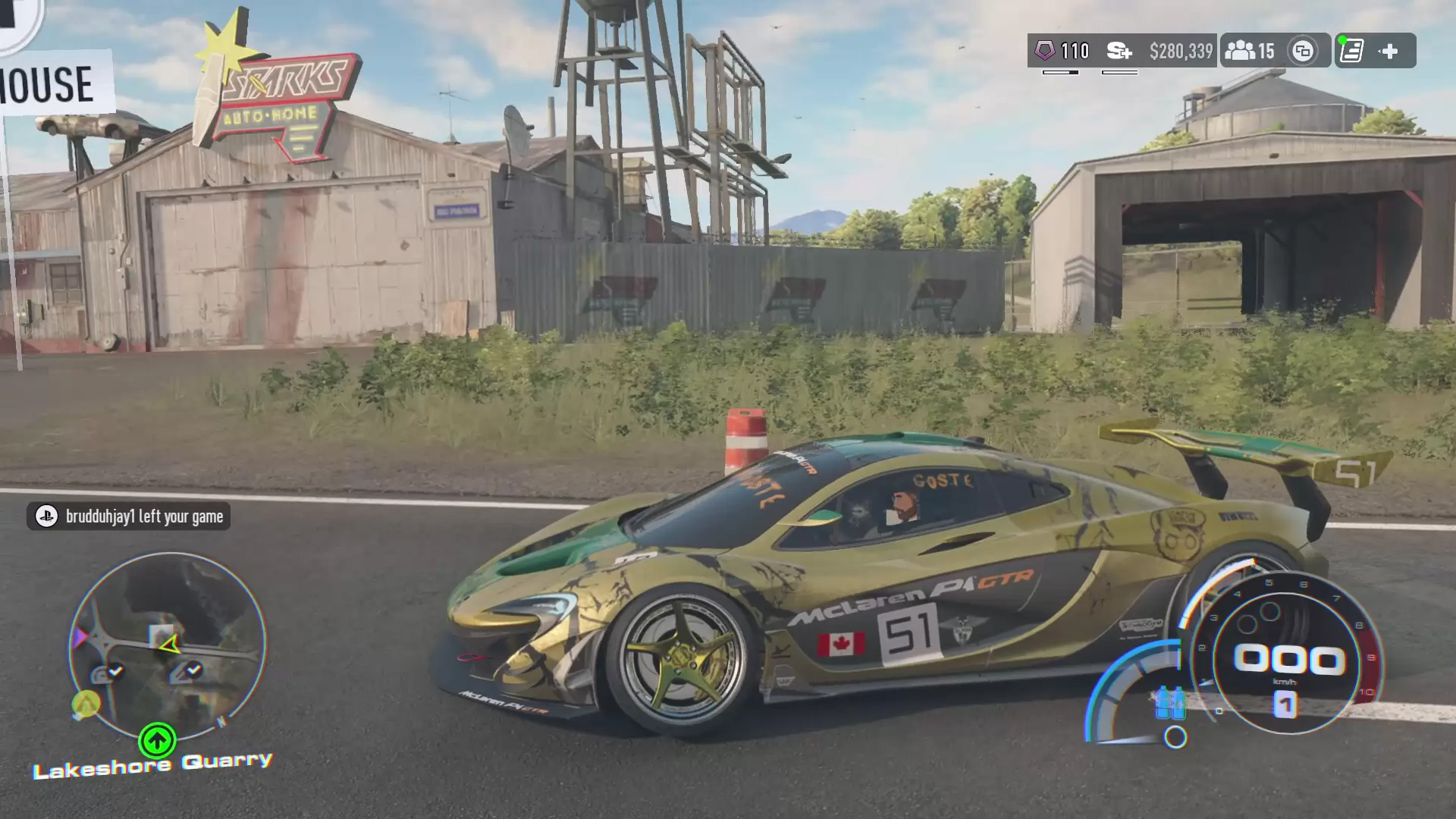Open the circular minimap
This screenshot has height=819, width=1456.
pyautogui.click(x=168, y=645)
